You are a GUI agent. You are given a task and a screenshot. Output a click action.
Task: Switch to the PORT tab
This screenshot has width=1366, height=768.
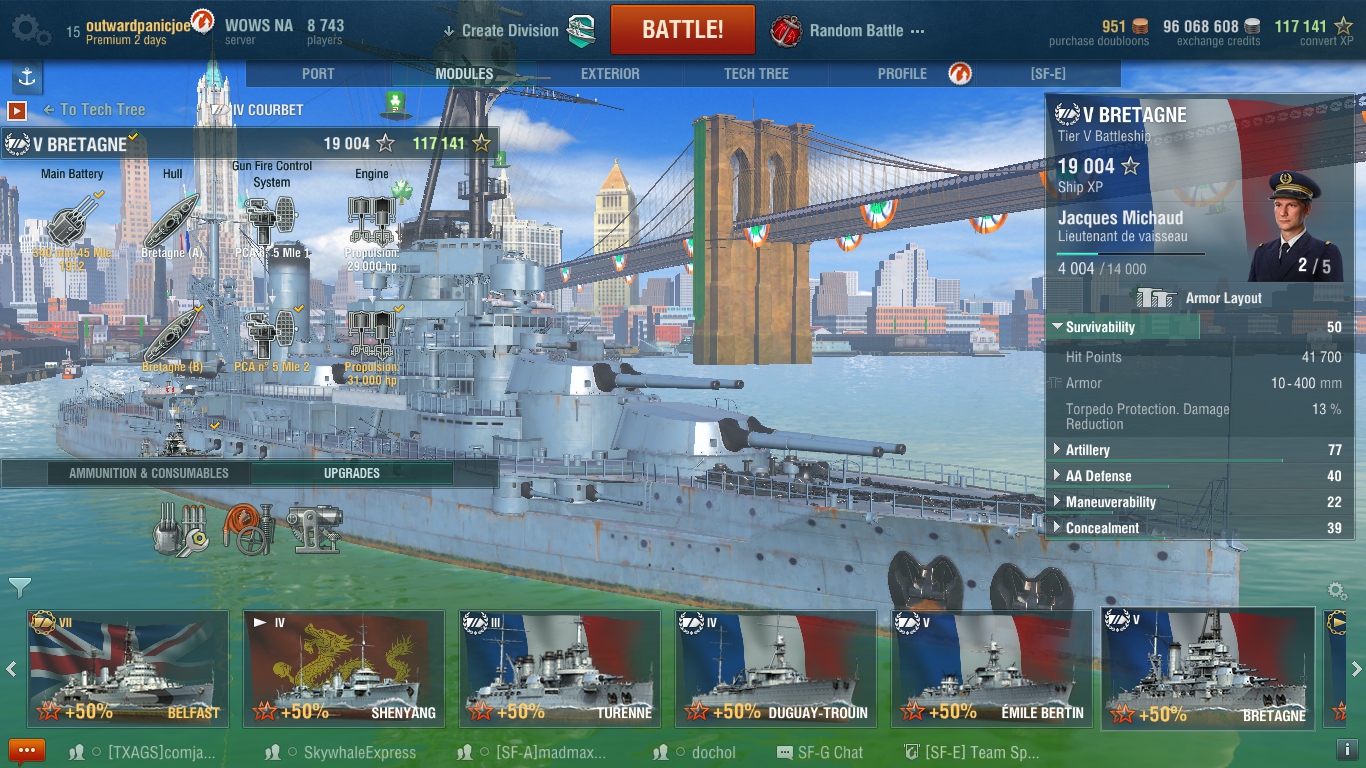click(318, 74)
